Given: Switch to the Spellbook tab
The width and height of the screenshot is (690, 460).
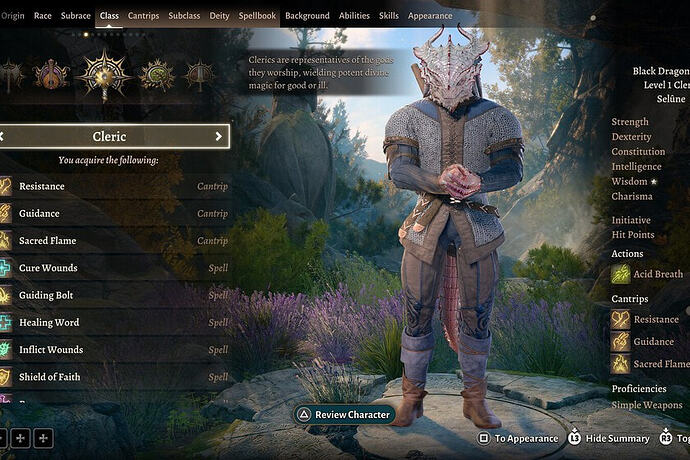Looking at the screenshot, I should tap(255, 16).
